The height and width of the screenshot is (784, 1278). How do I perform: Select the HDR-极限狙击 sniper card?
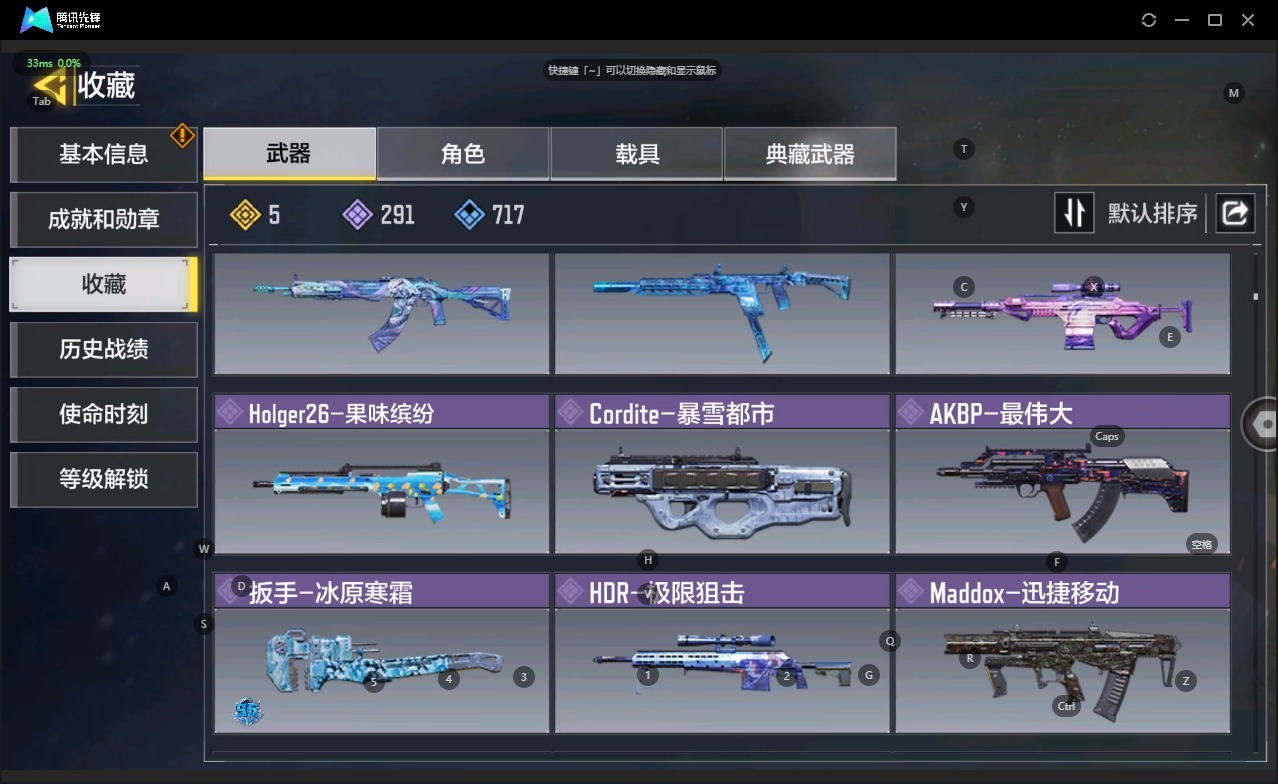722,653
